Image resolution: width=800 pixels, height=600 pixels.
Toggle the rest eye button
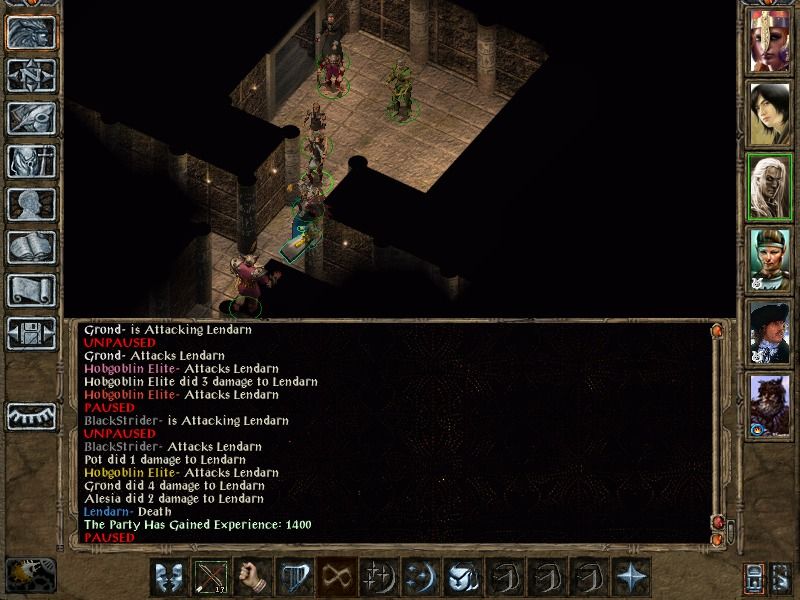(x=30, y=415)
